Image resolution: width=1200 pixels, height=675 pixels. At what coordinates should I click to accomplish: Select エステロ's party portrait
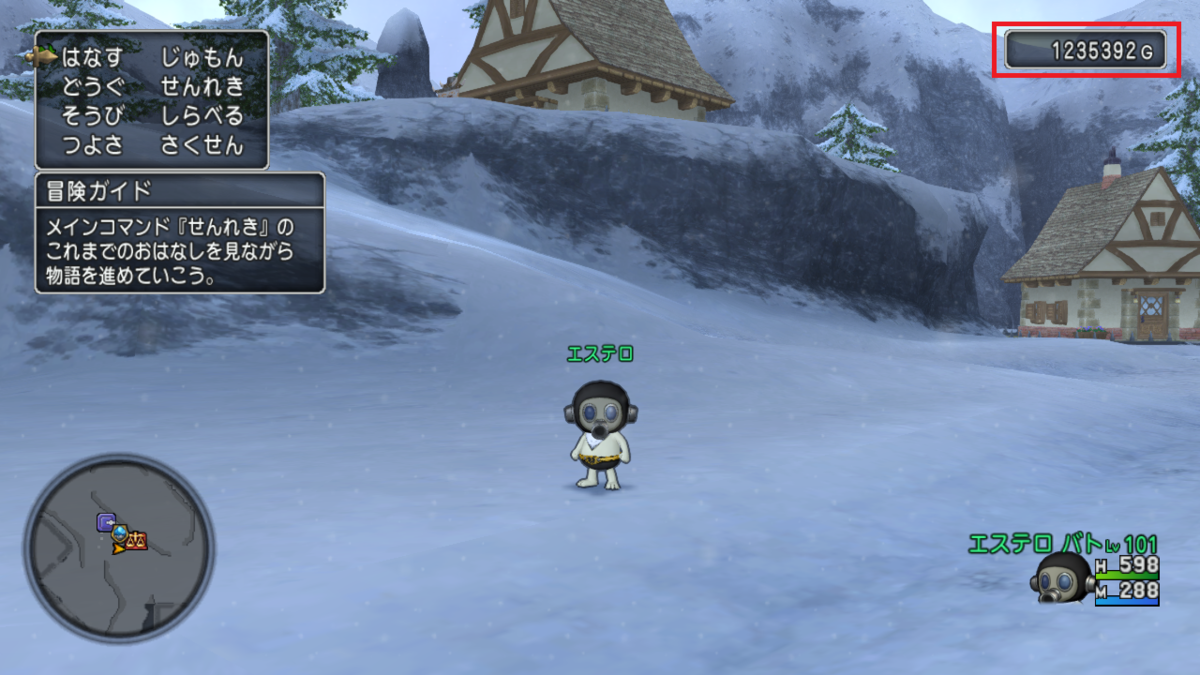tap(1062, 578)
